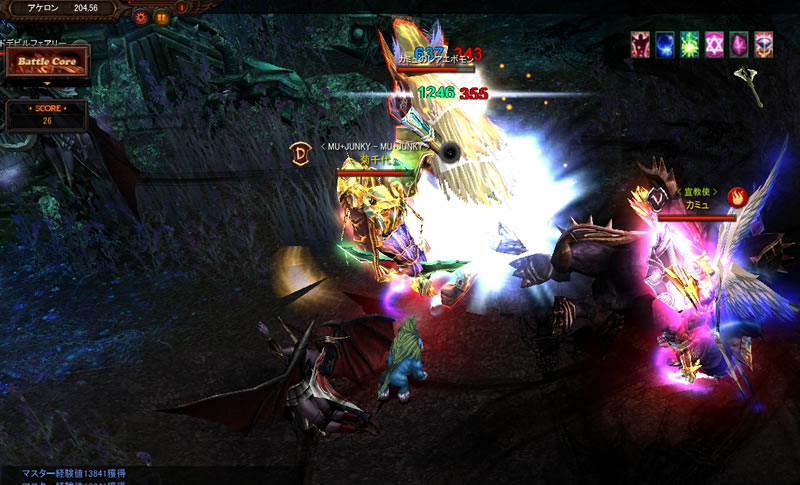Open the Battle Core panel
Screen dimensions: 800x485
[46, 61]
